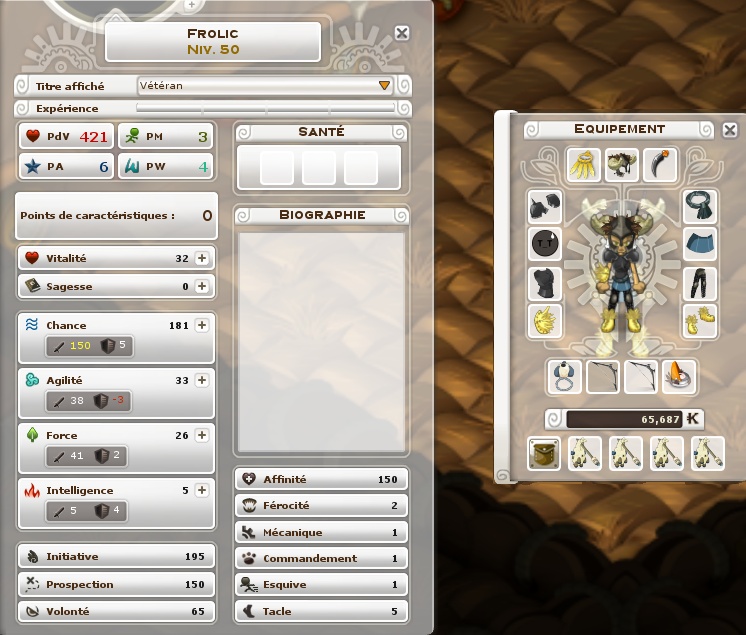Choose the black trousers equipment slot

[699, 283]
